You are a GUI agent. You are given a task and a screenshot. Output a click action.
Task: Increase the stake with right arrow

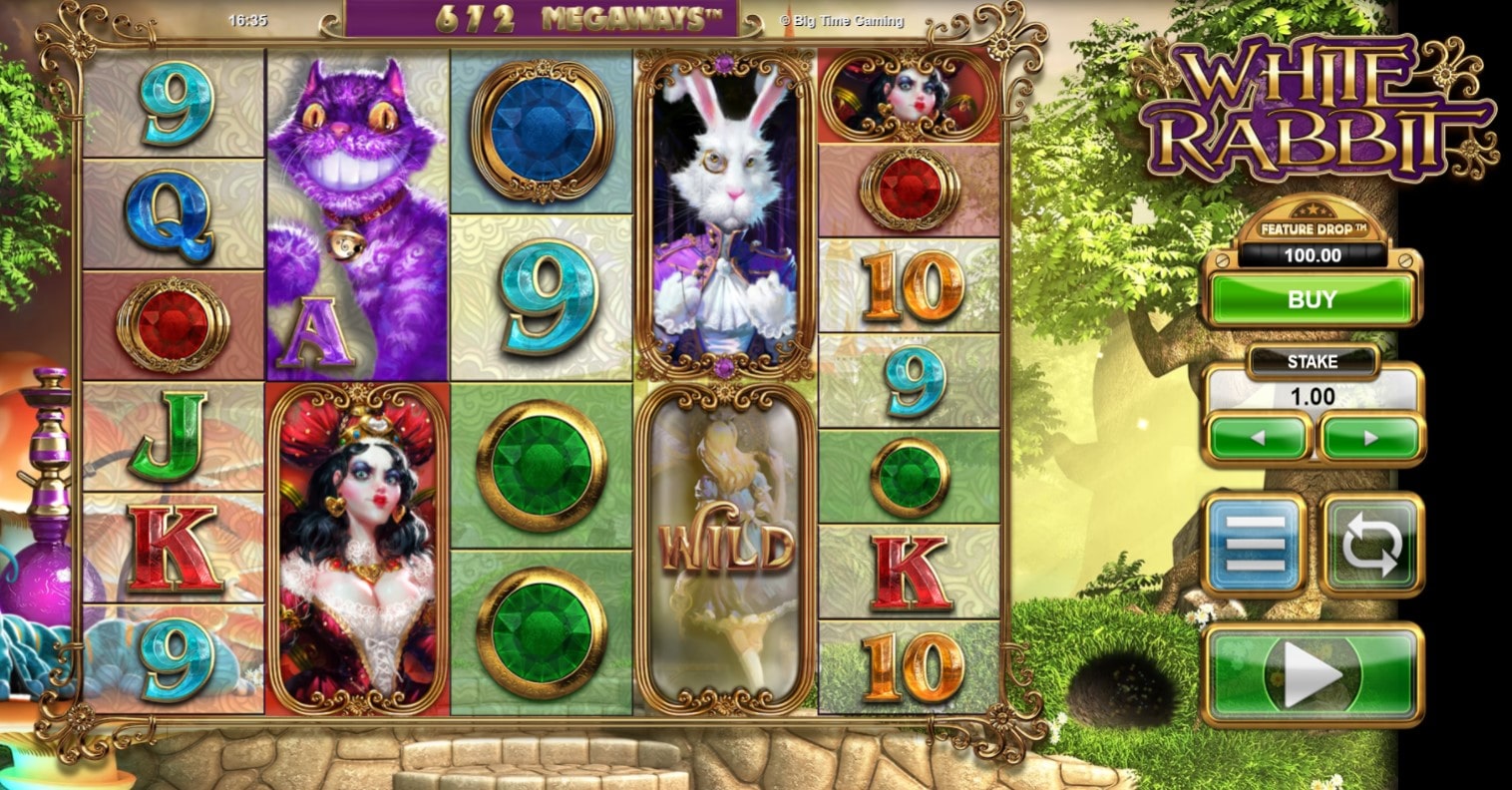click(x=1370, y=437)
